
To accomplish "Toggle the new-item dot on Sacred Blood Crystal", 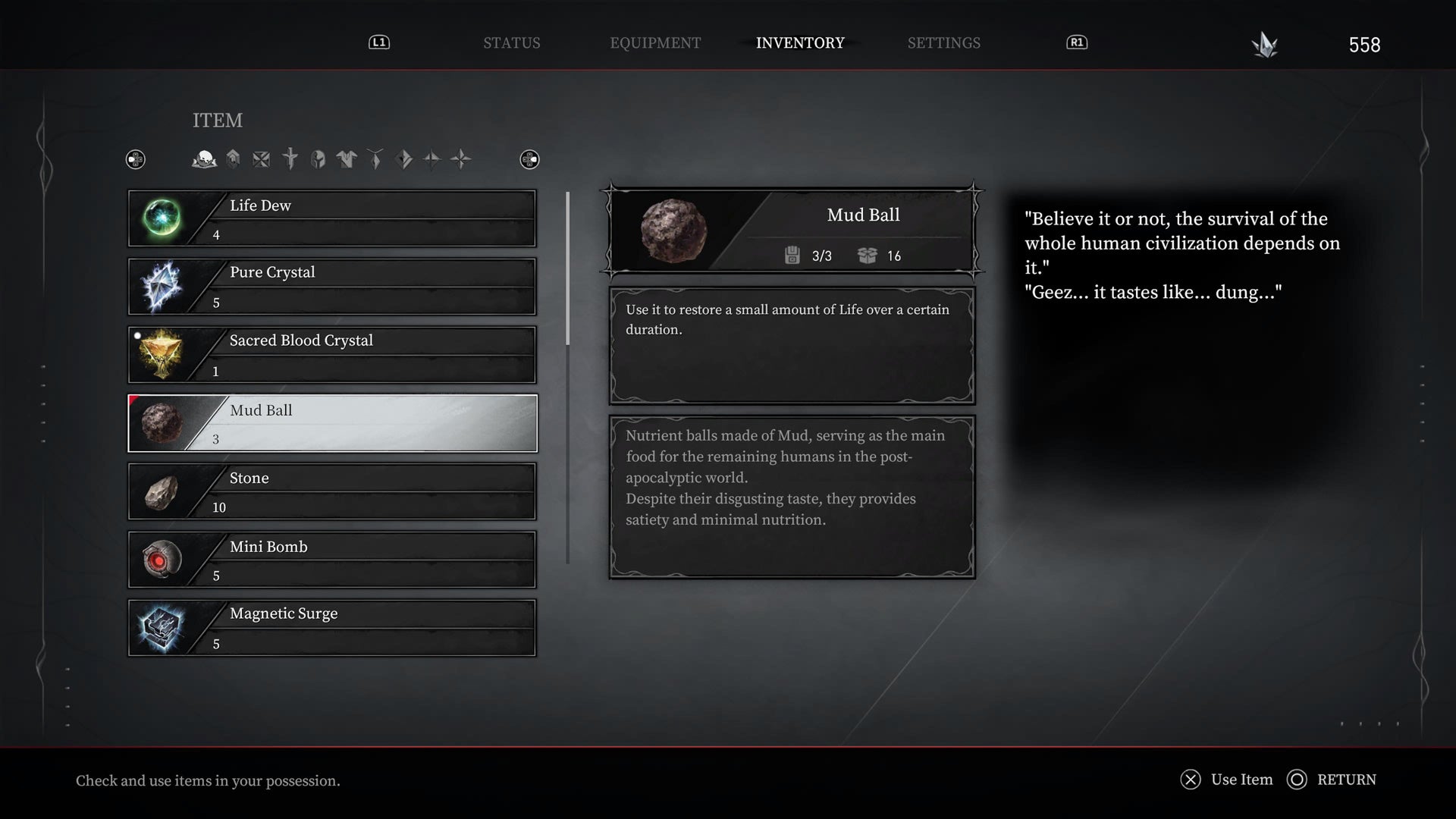I will 138,334.
